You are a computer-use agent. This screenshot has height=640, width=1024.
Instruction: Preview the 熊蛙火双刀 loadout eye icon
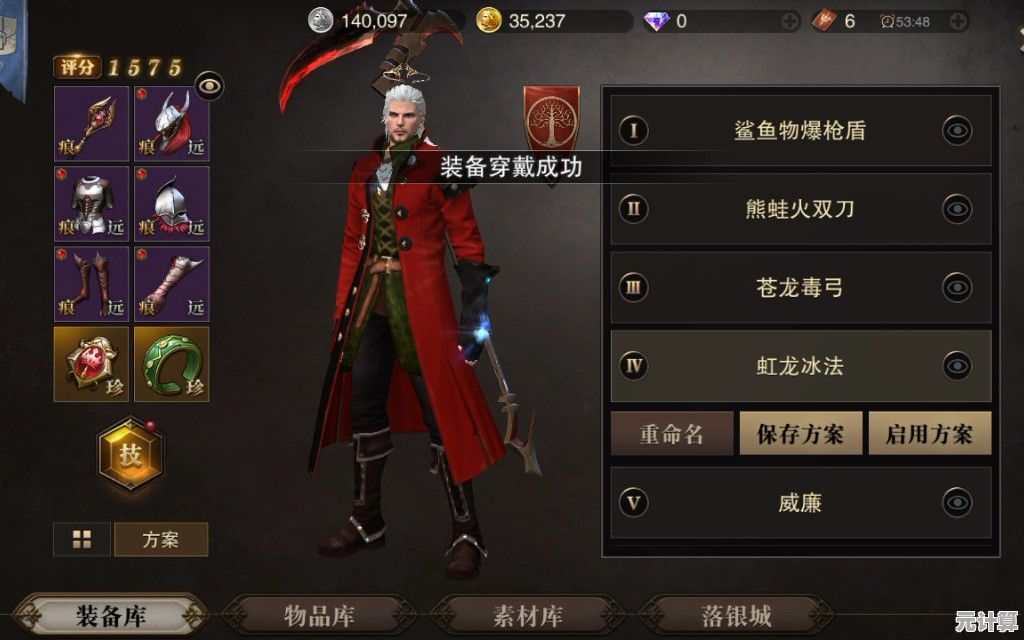tap(957, 209)
